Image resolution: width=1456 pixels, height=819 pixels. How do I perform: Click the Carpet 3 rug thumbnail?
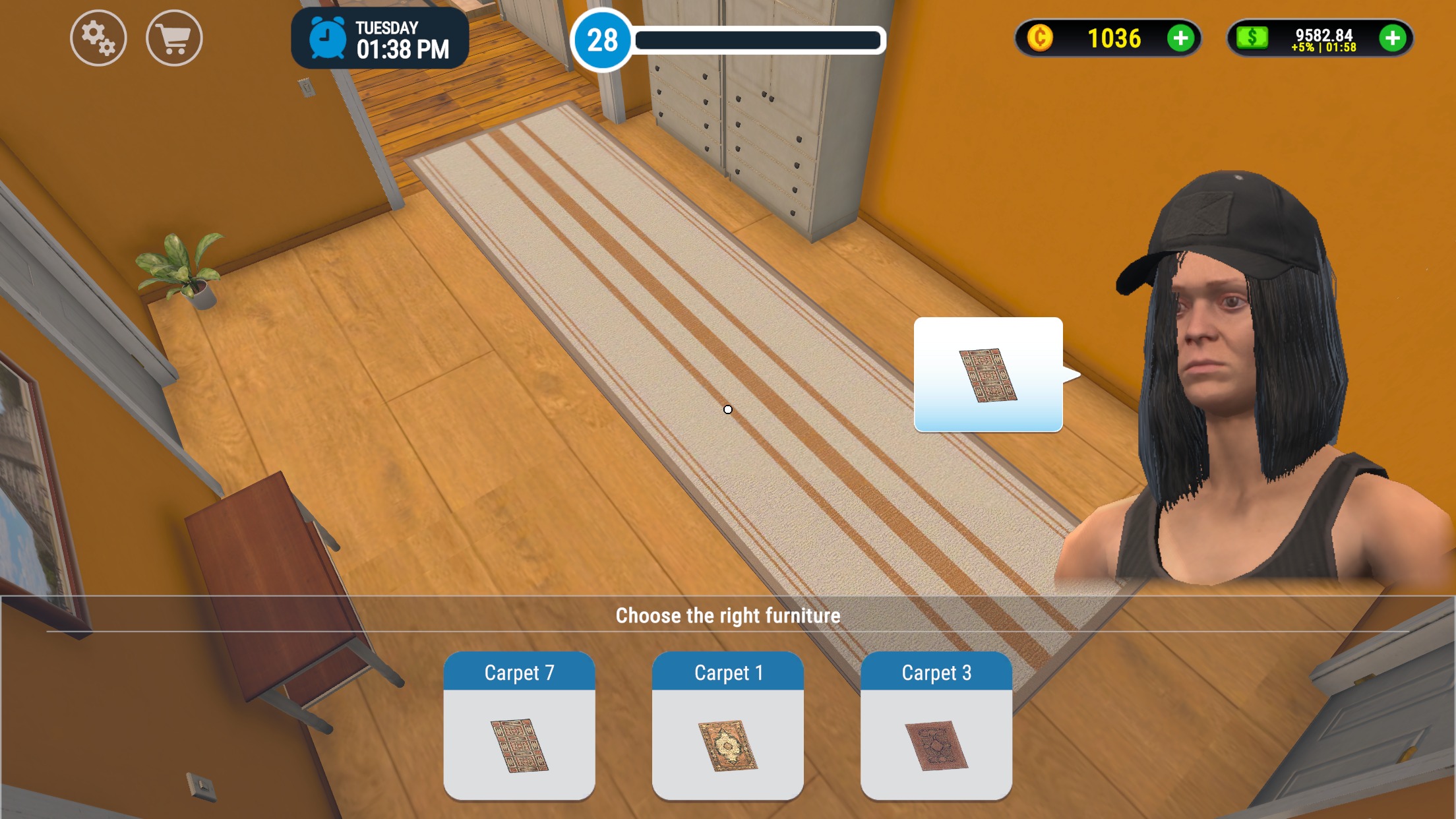pyautogui.click(x=936, y=745)
